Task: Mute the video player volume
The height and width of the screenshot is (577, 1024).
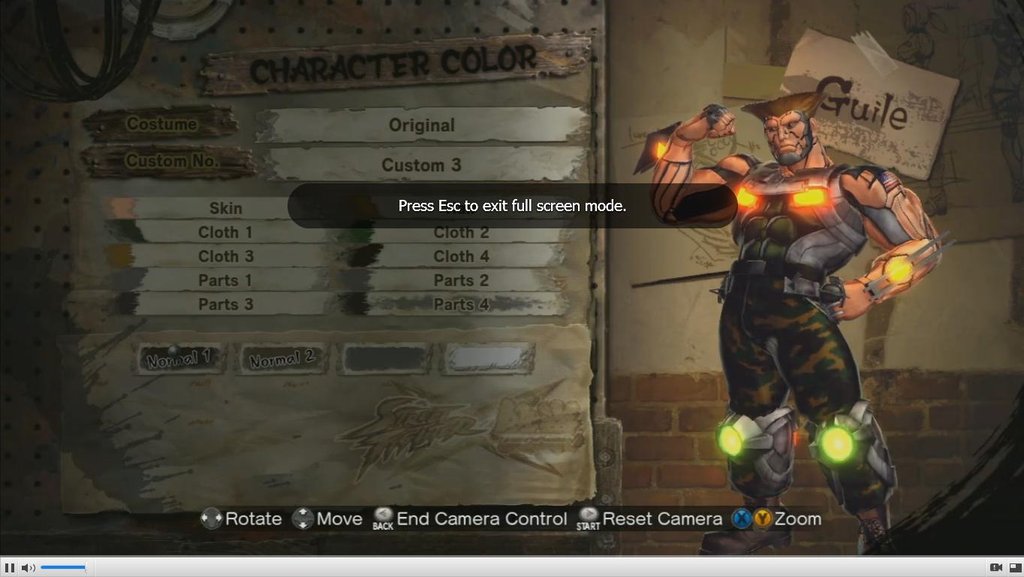Action: 28,568
